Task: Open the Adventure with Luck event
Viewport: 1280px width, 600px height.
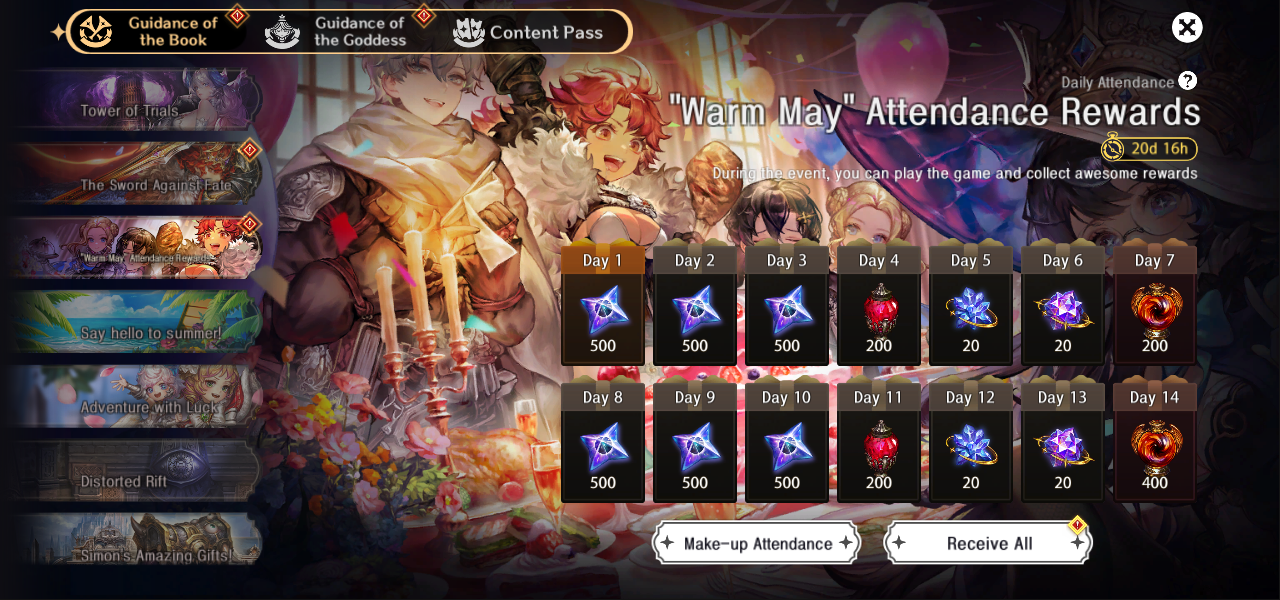Action: coord(138,396)
